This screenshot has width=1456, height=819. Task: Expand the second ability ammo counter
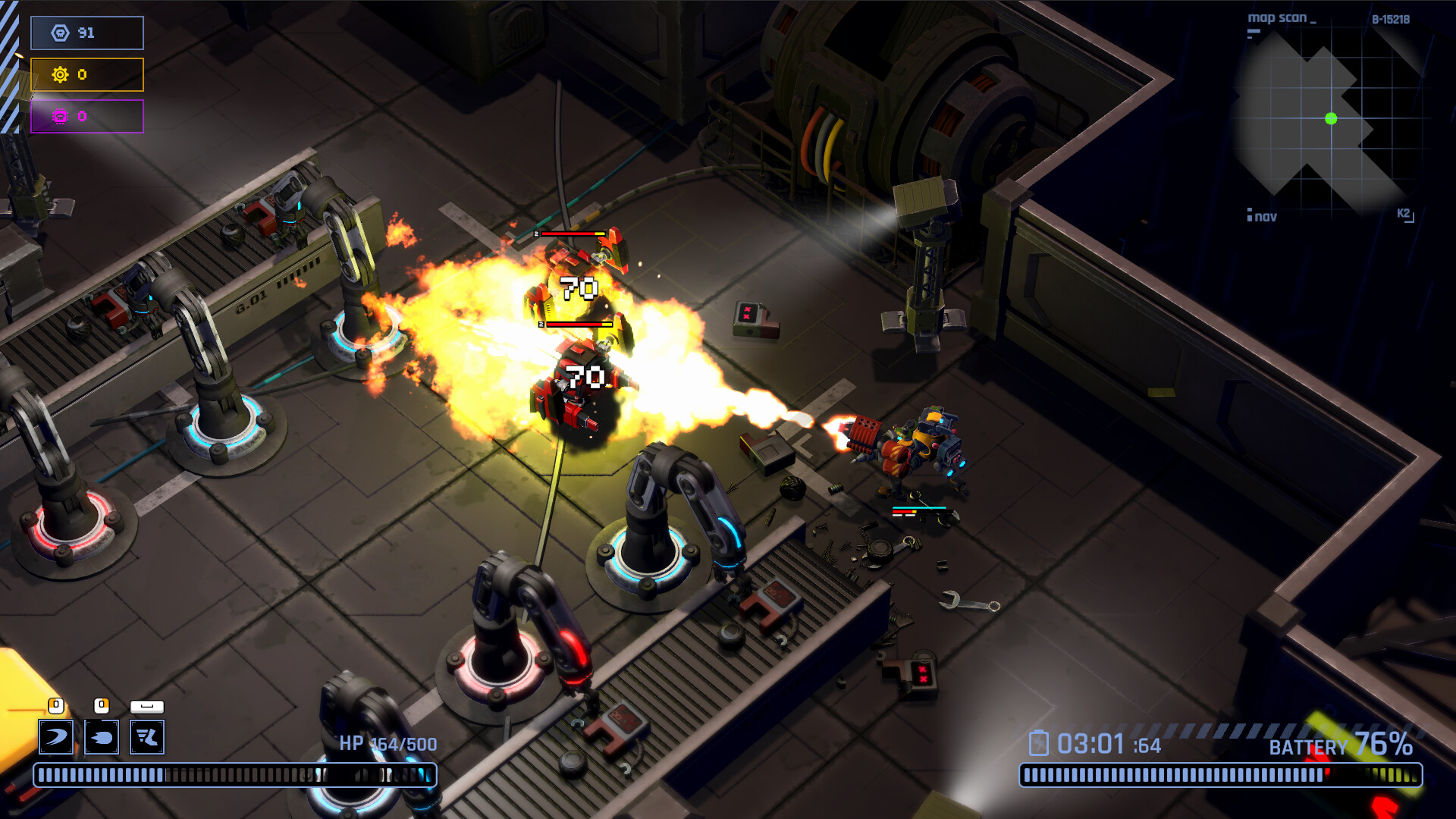coord(102,704)
